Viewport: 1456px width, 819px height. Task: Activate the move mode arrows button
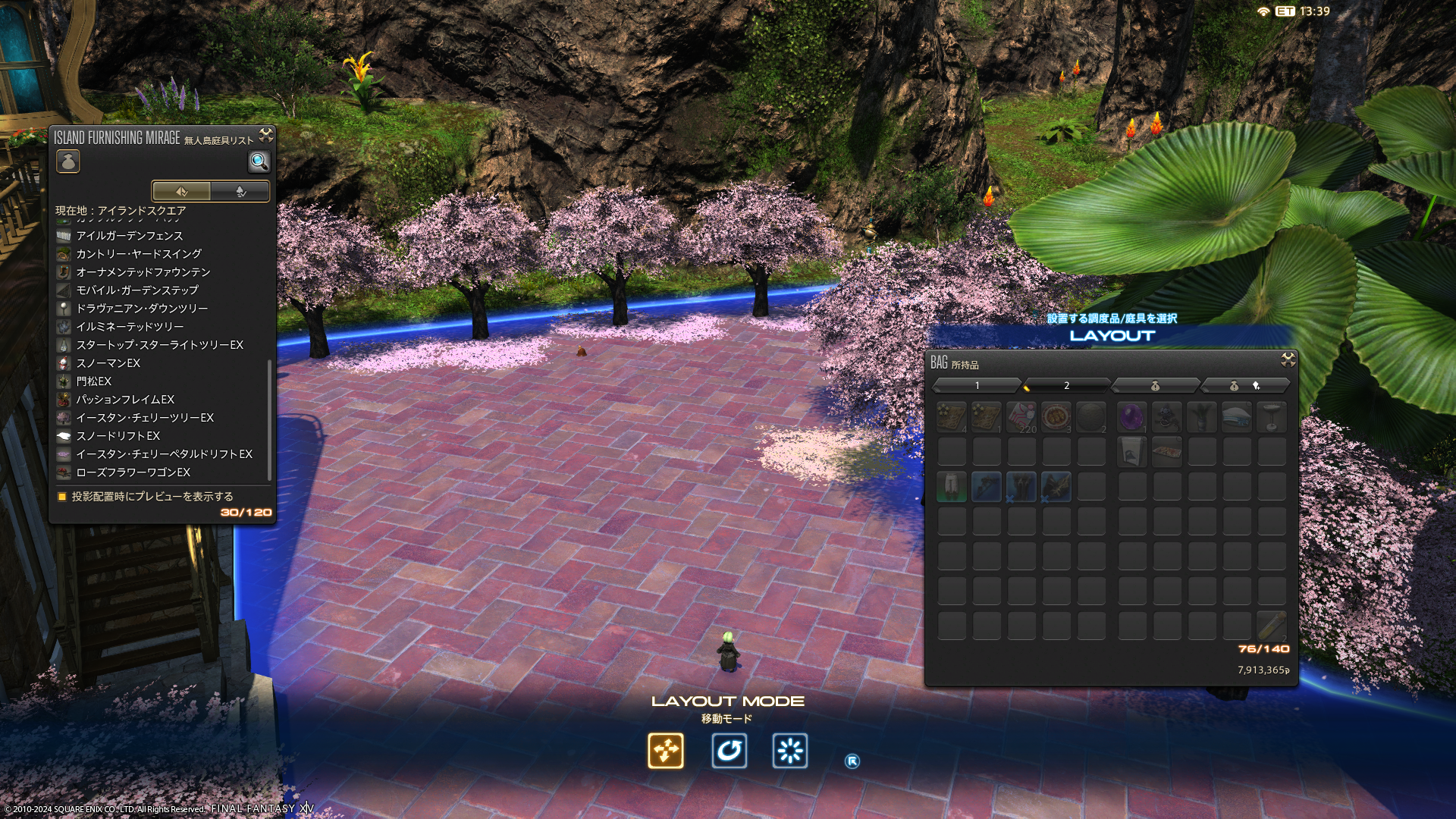pos(666,751)
